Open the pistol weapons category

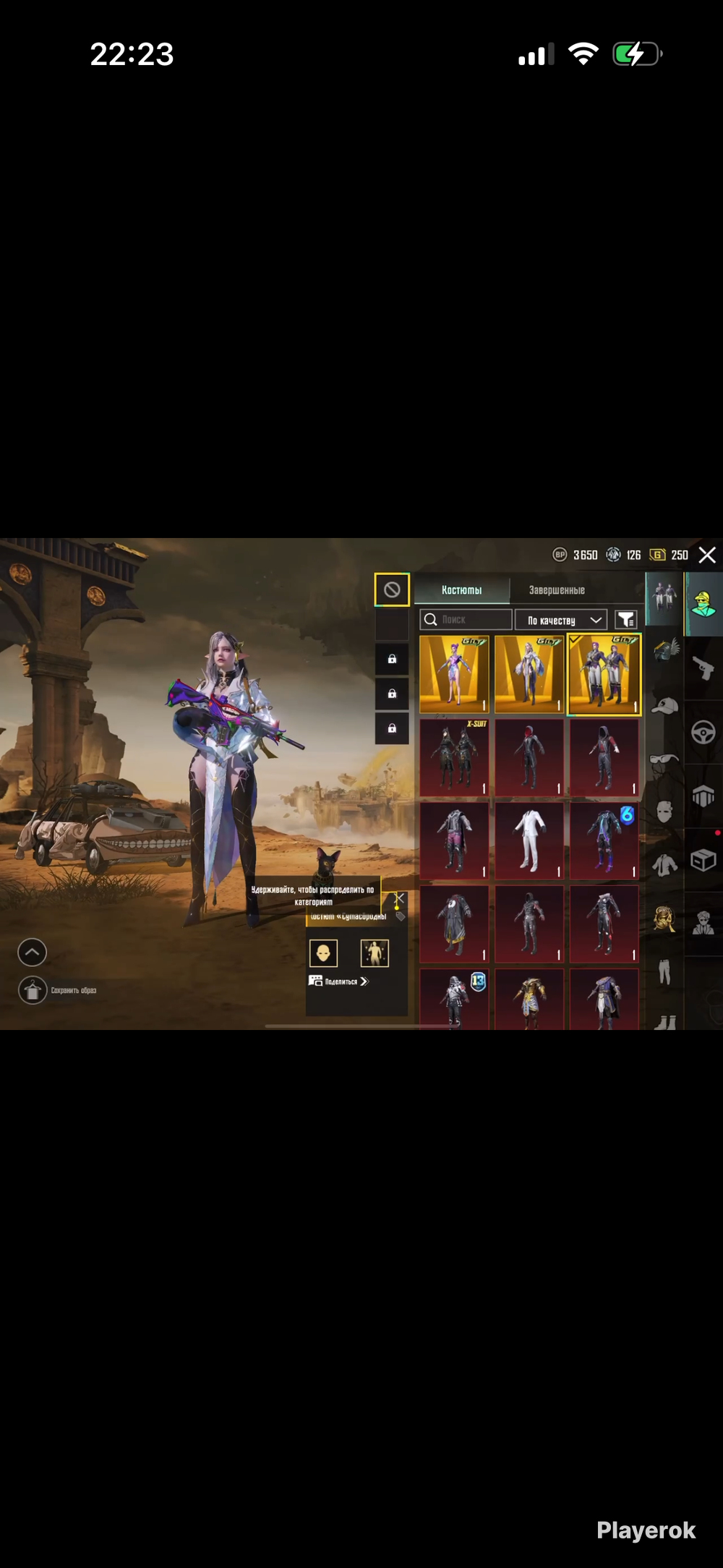tap(703, 668)
